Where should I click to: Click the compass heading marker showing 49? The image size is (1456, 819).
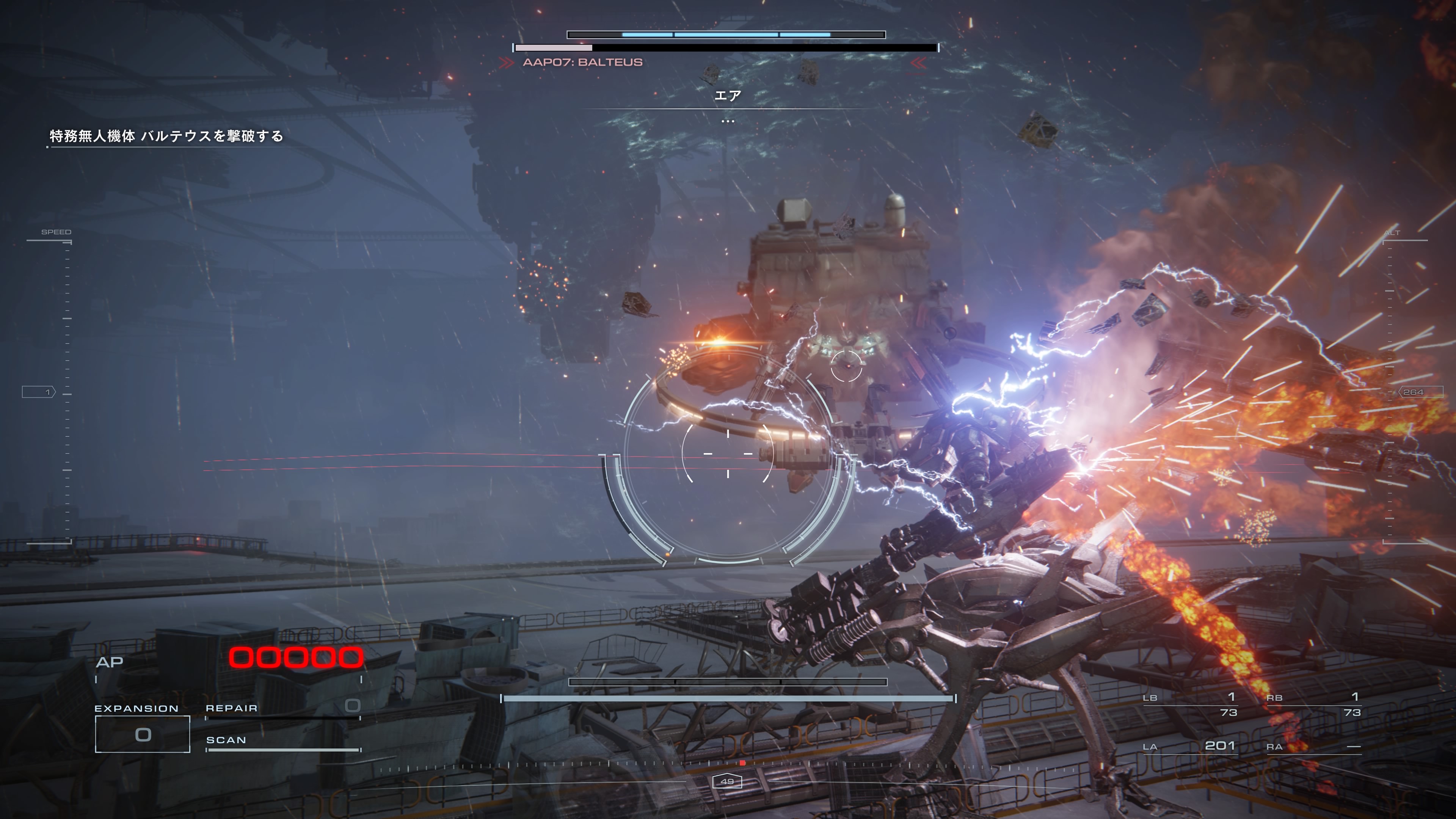point(727,782)
